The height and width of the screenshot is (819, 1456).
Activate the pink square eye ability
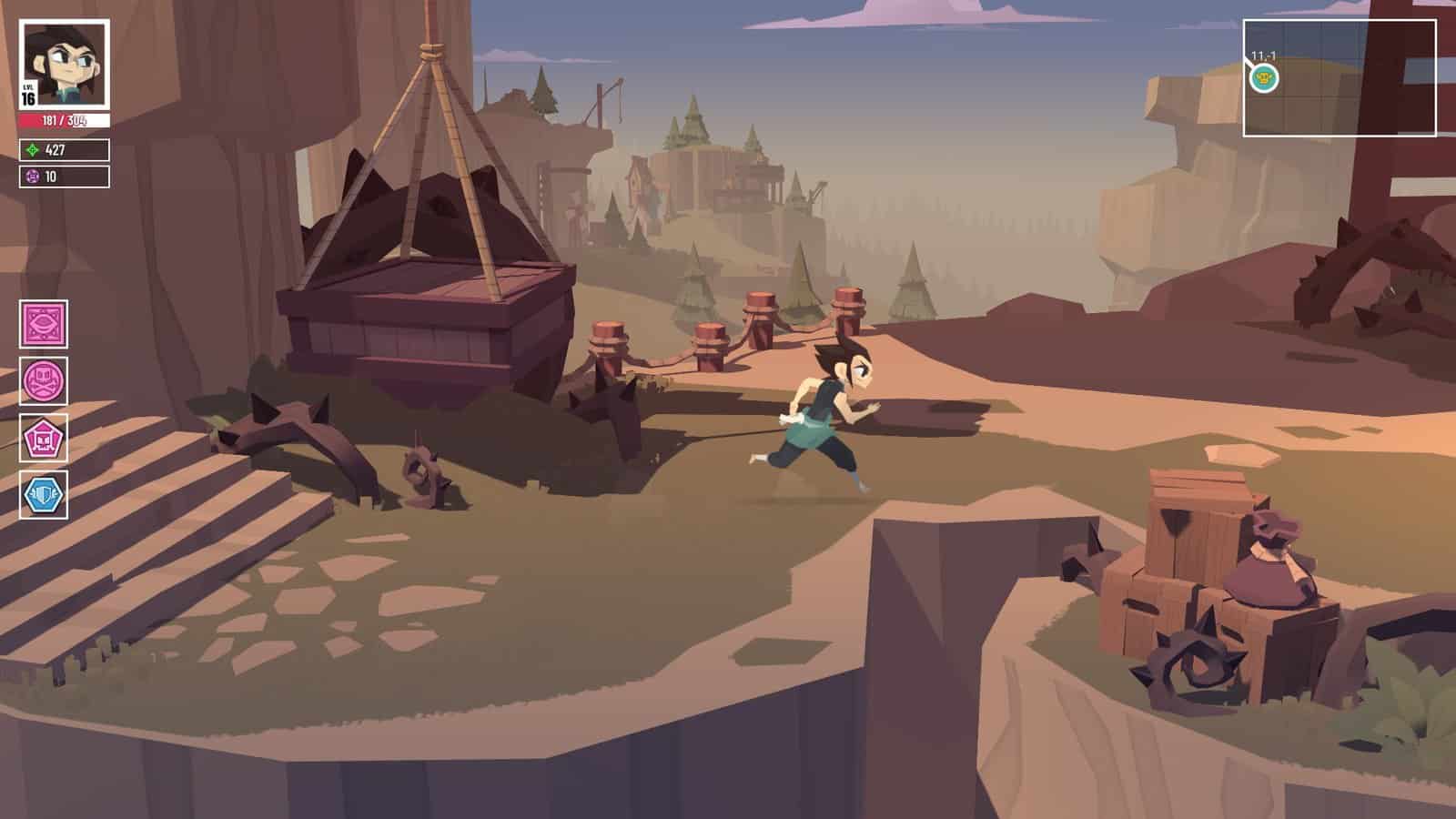coord(44,324)
